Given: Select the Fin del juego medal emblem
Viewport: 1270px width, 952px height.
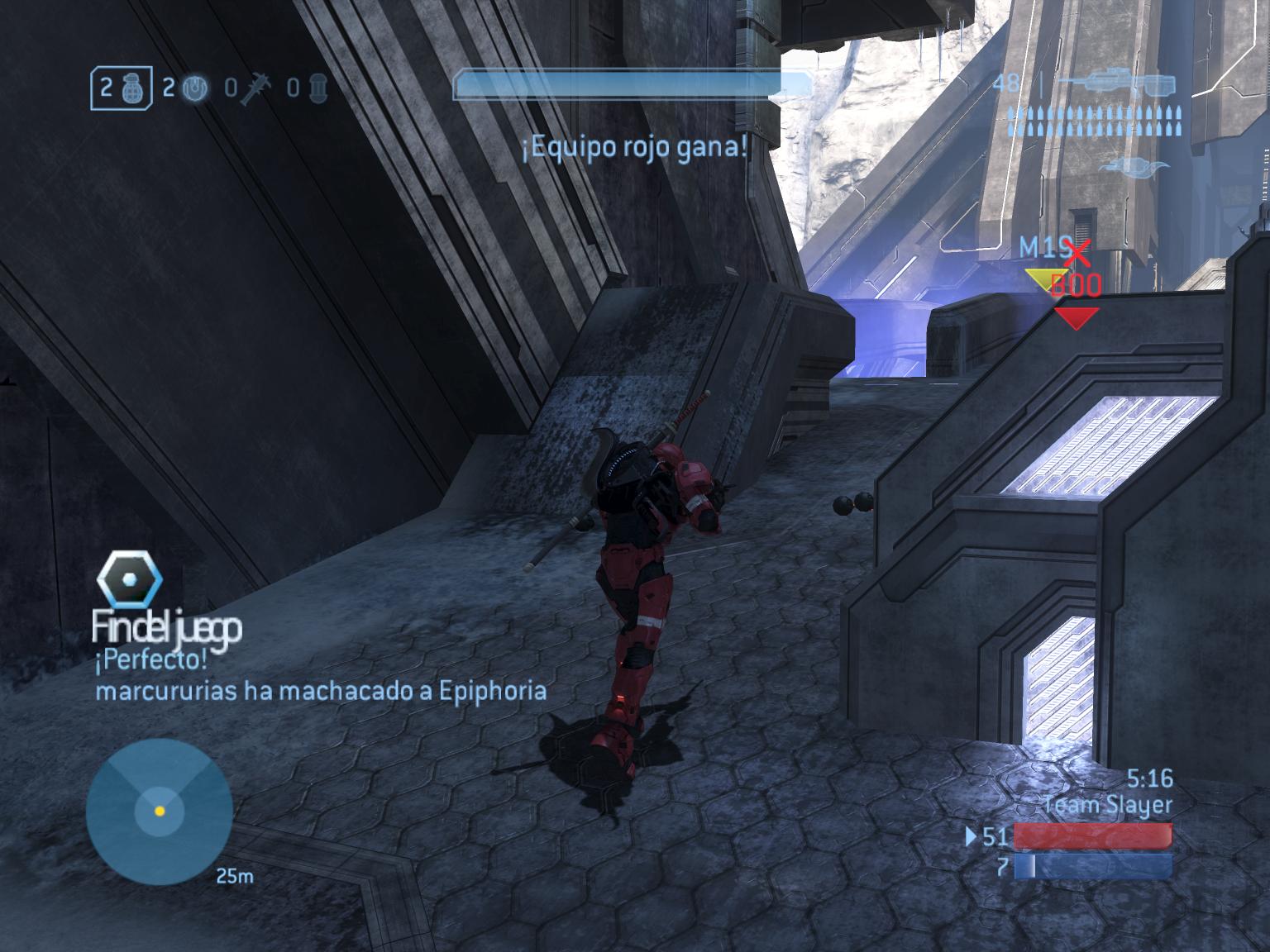Looking at the screenshot, I should pos(129,578).
